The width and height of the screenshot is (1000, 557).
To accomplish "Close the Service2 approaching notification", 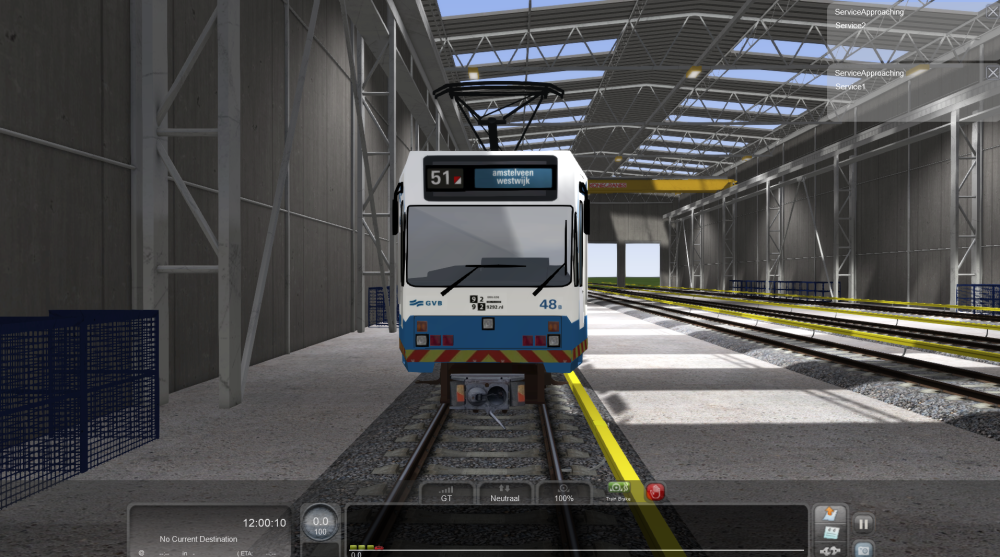I will point(991,10).
